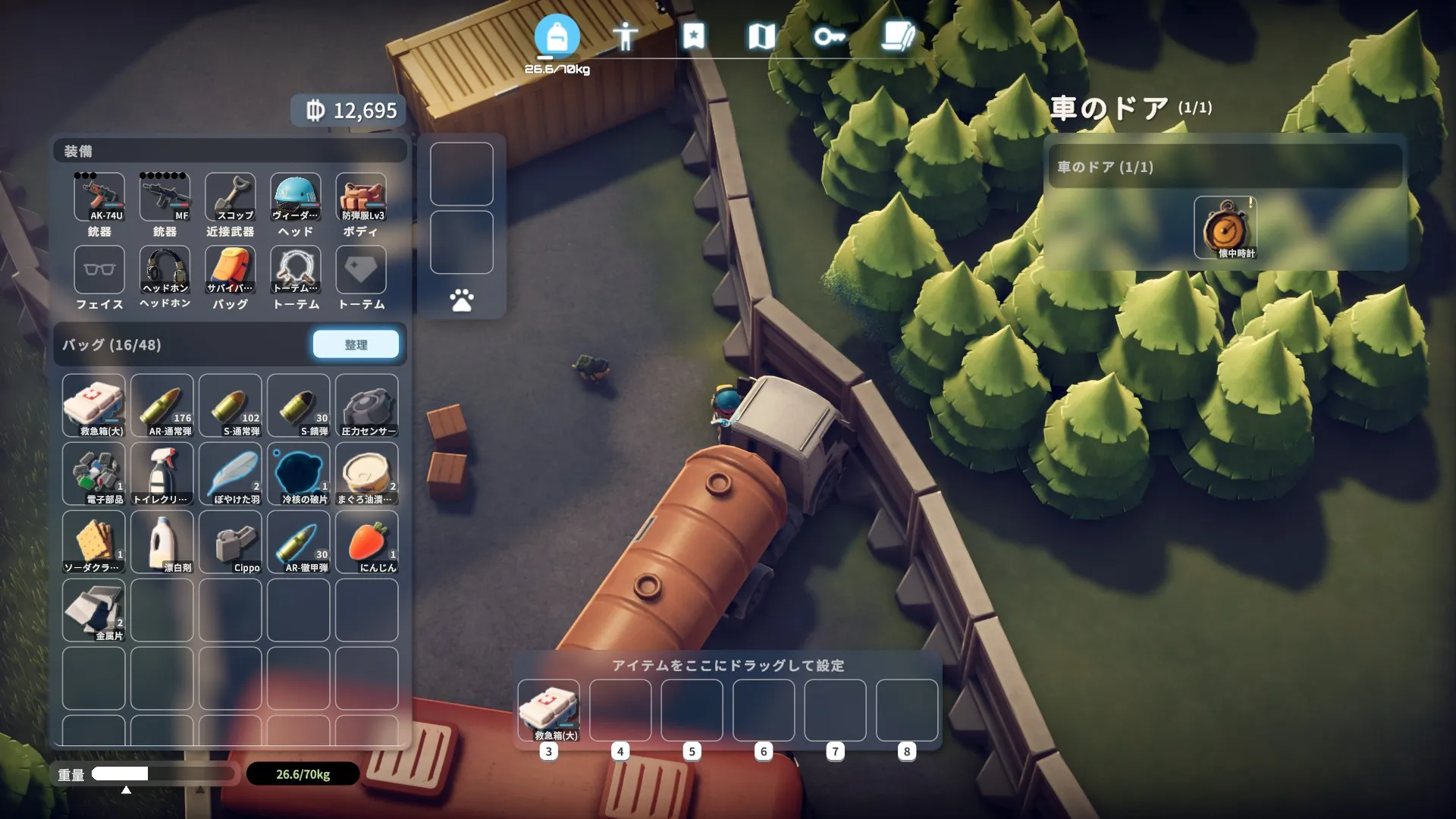The image size is (1456, 819).
Task: Open the map tab
Action: (761, 36)
